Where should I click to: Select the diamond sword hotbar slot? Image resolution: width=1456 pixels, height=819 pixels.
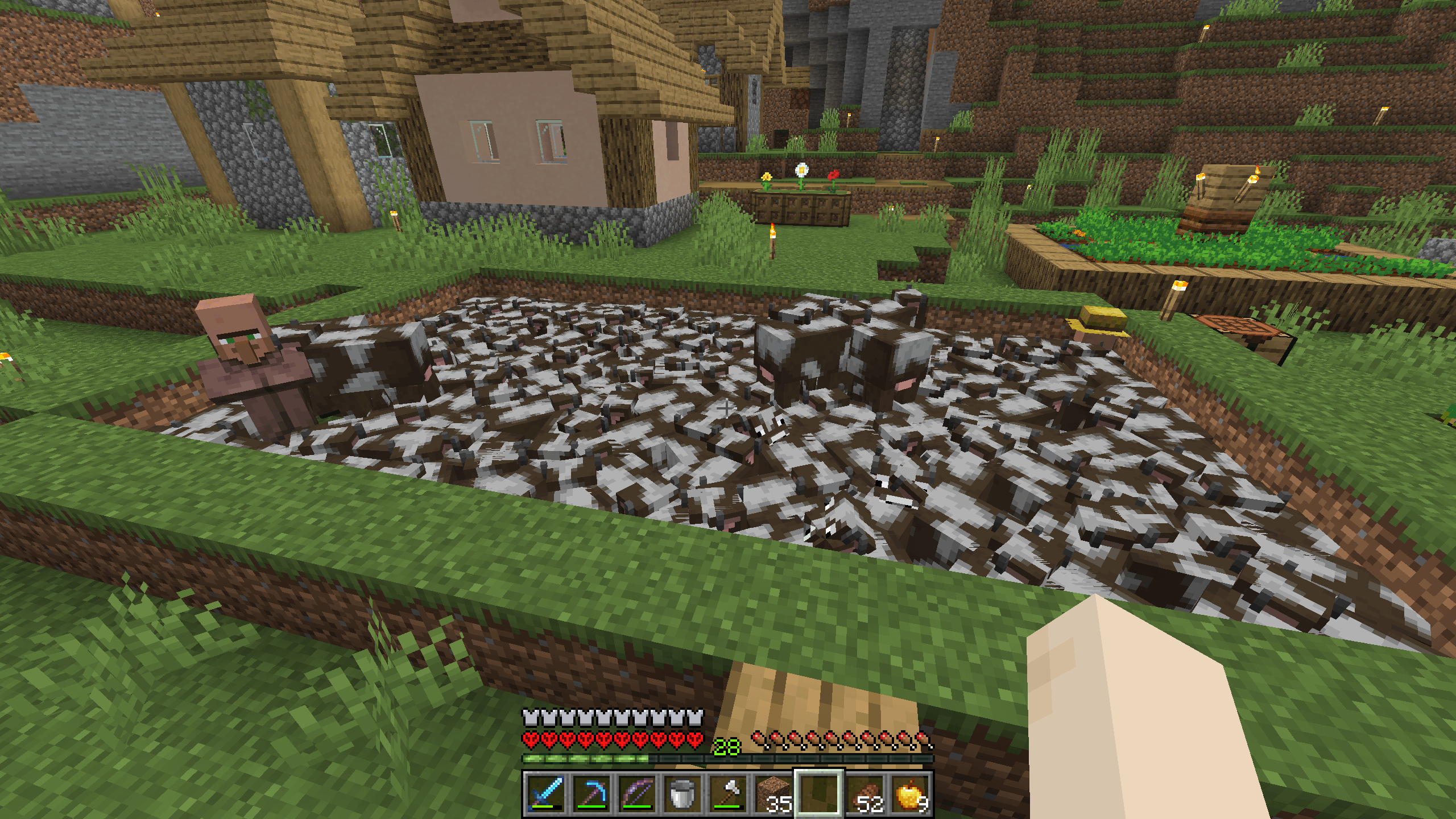coord(546,793)
